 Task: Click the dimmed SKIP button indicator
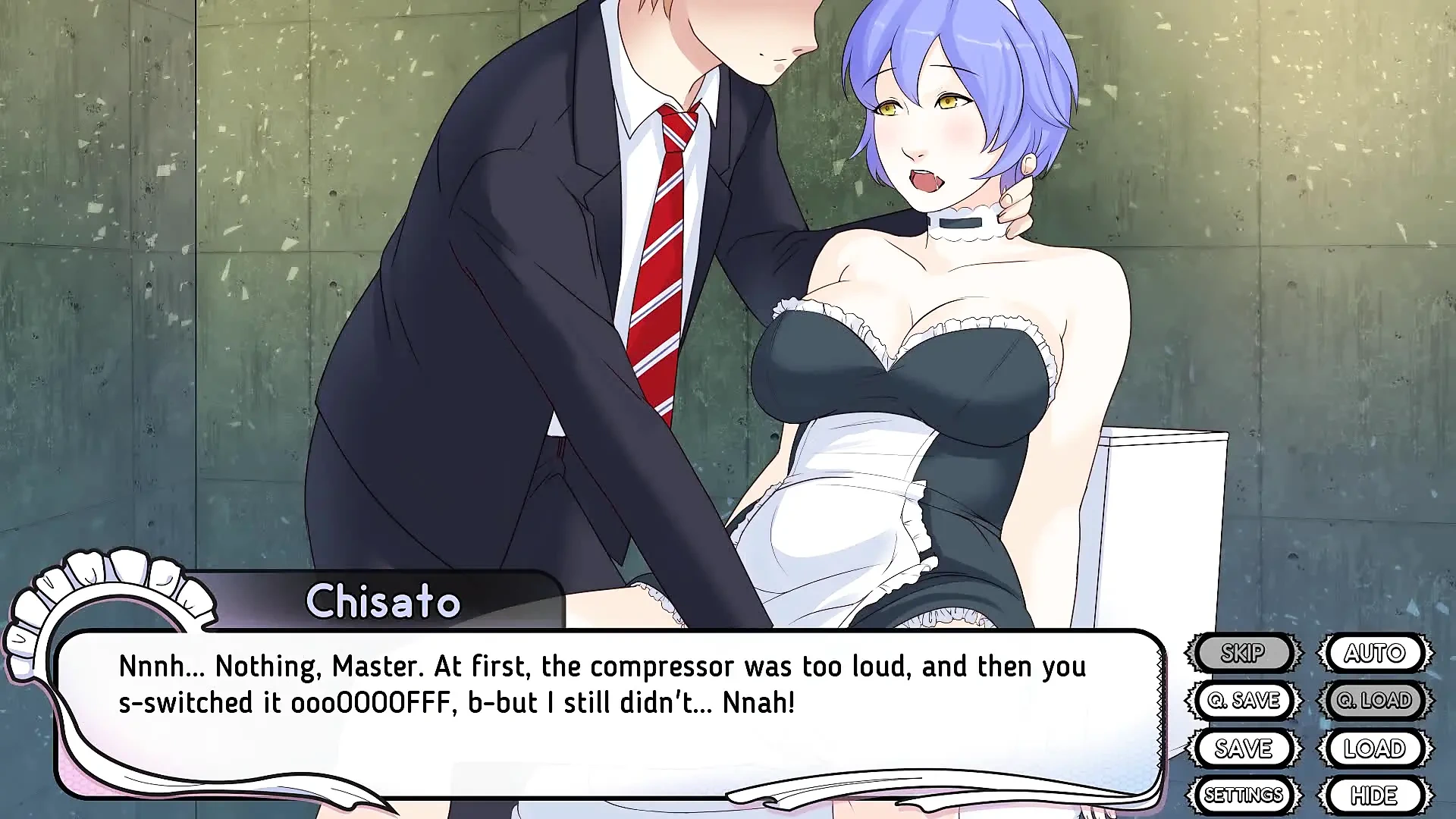[1244, 652]
